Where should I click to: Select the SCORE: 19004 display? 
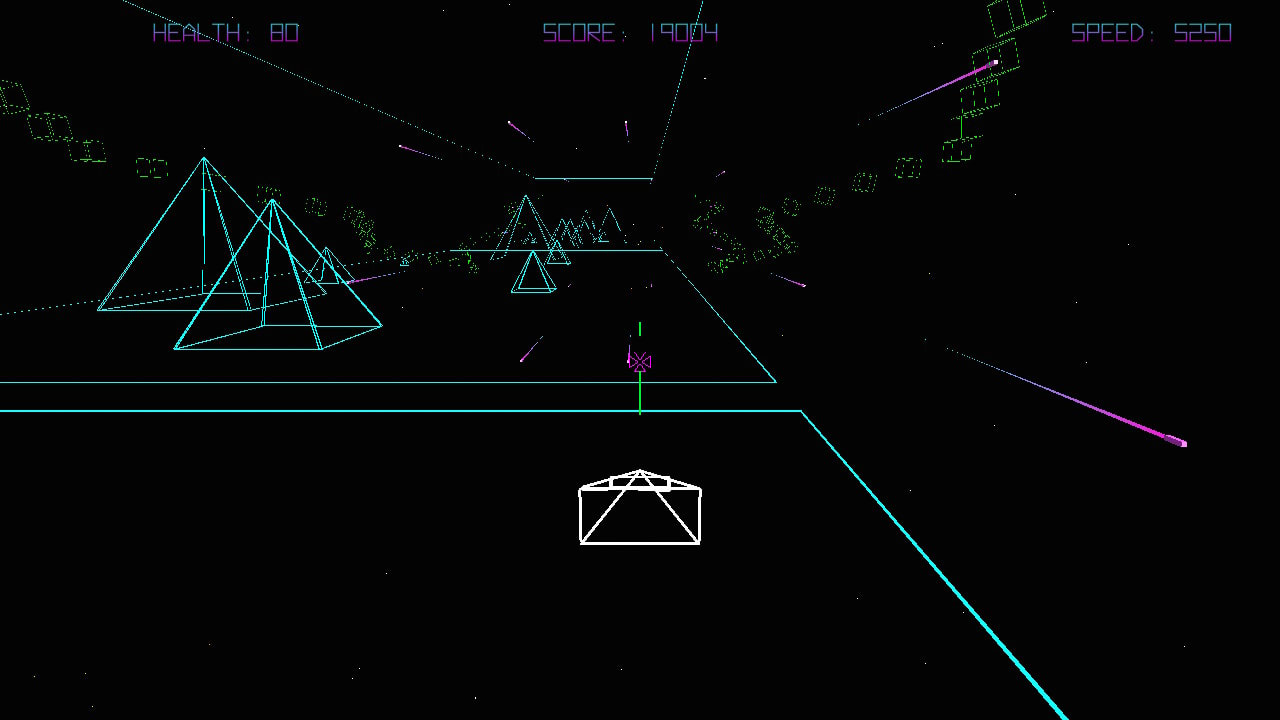pyautogui.click(x=631, y=33)
